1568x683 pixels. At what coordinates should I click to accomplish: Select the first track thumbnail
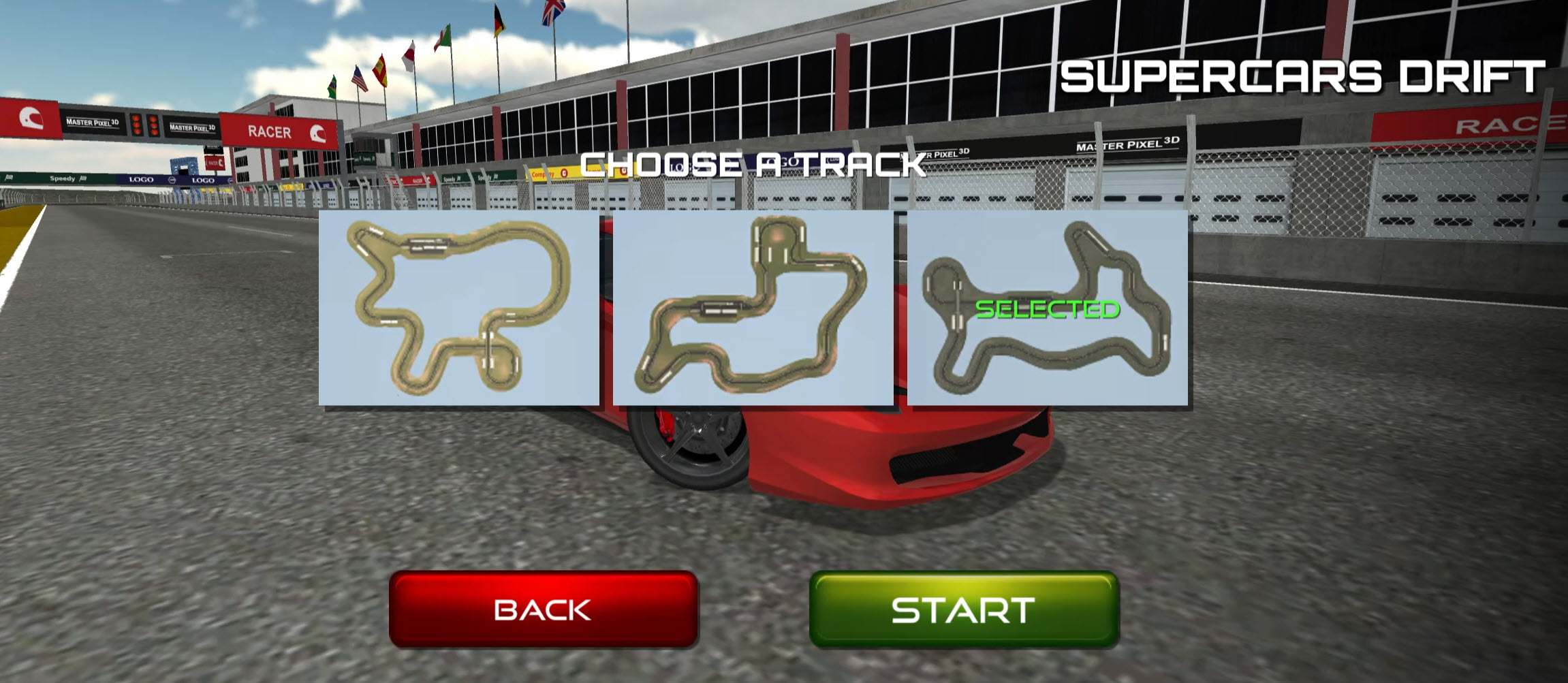click(x=456, y=310)
